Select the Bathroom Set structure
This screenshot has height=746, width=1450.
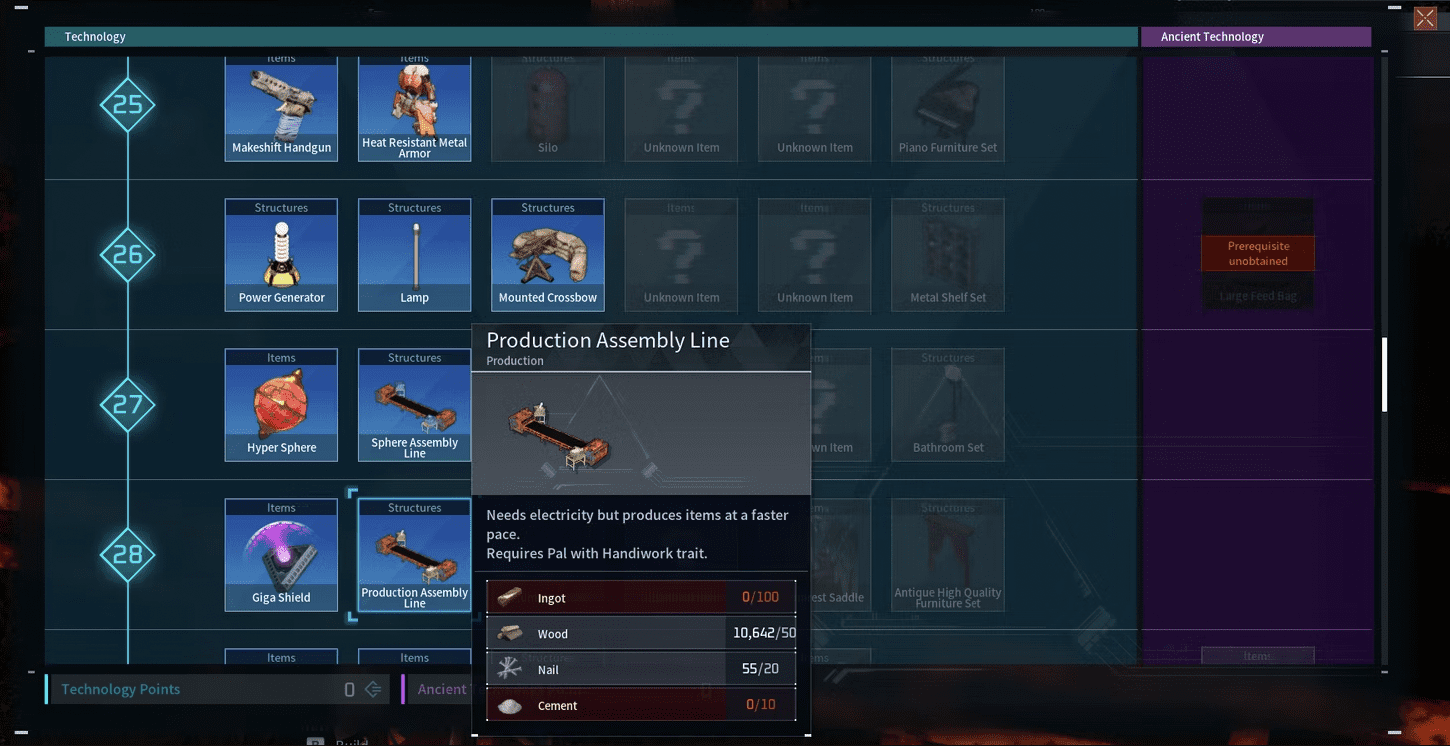pyautogui.click(x=948, y=405)
